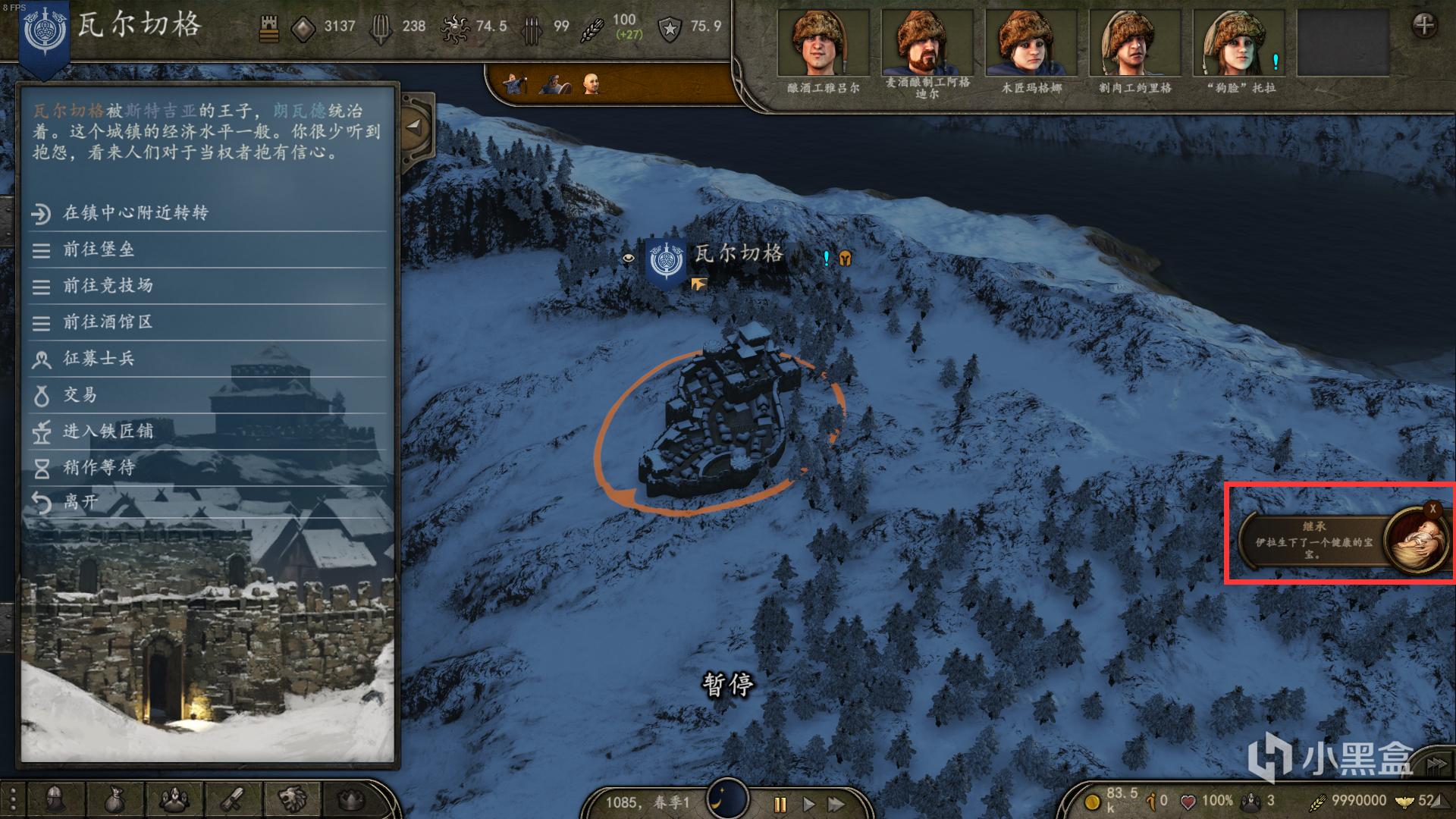Collapse the town menu panel arrow
1456x819 pixels.
click(x=414, y=127)
